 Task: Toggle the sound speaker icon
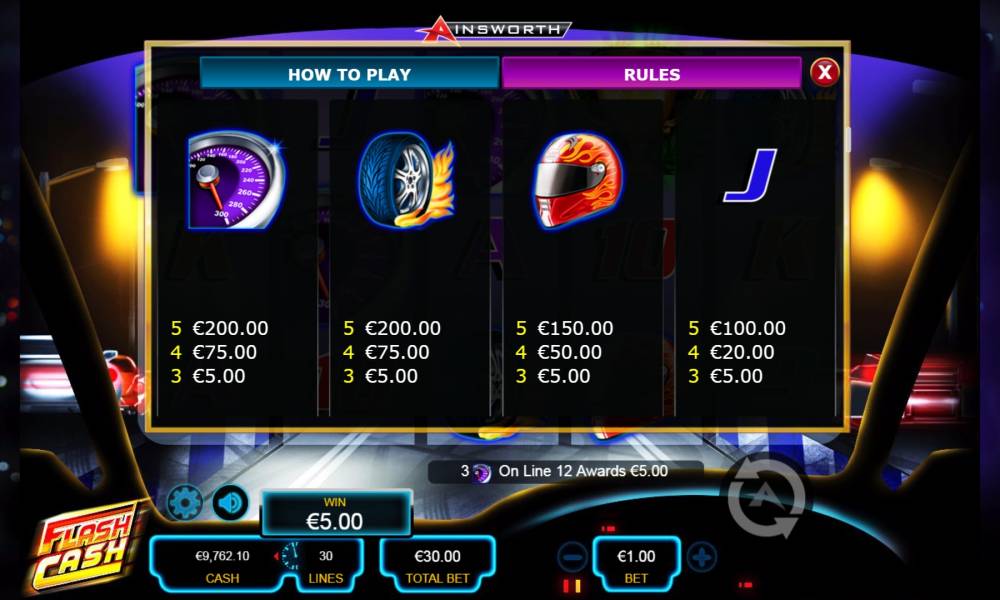pos(231,502)
